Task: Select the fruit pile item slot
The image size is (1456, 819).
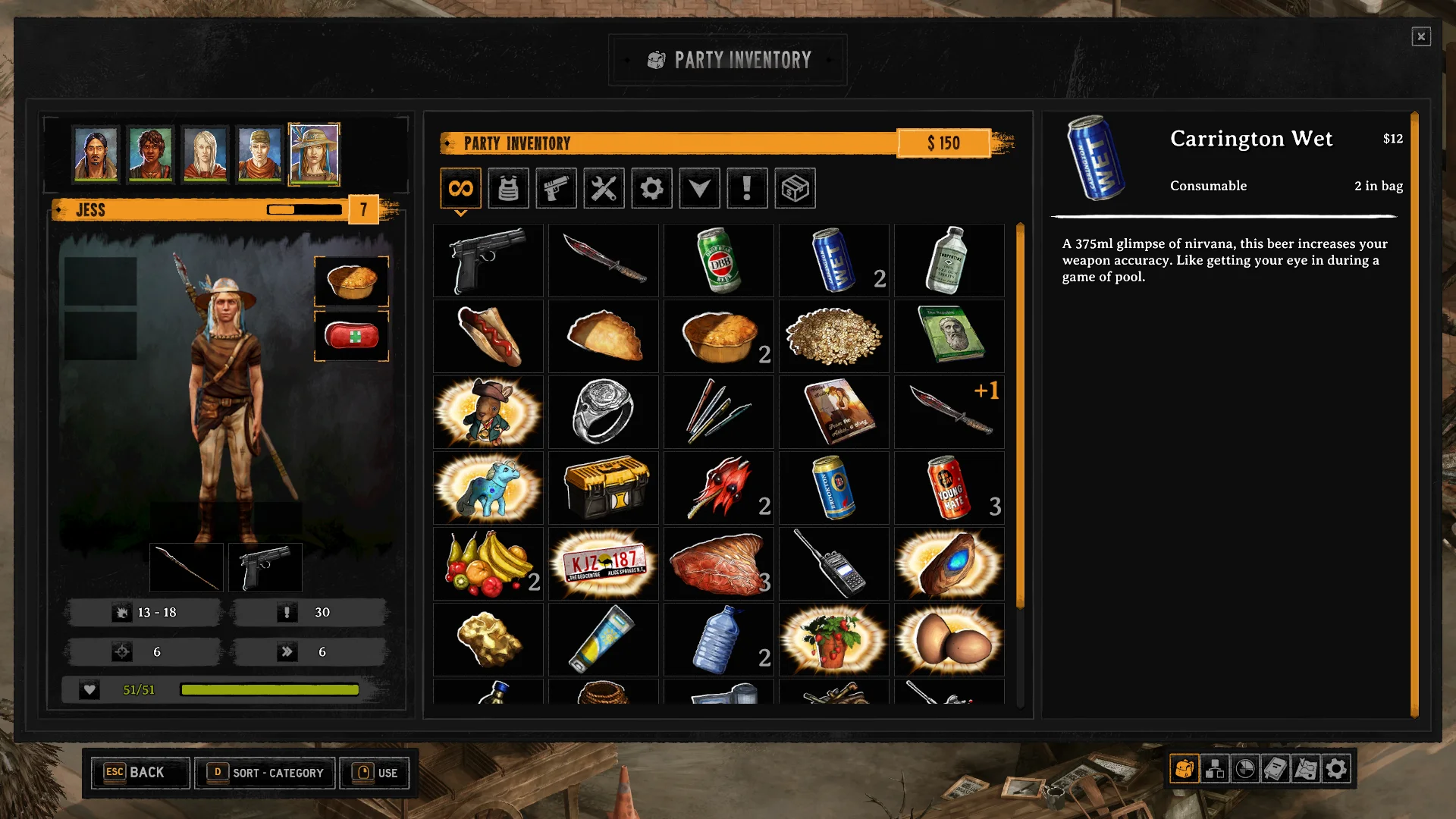Action: (488, 563)
